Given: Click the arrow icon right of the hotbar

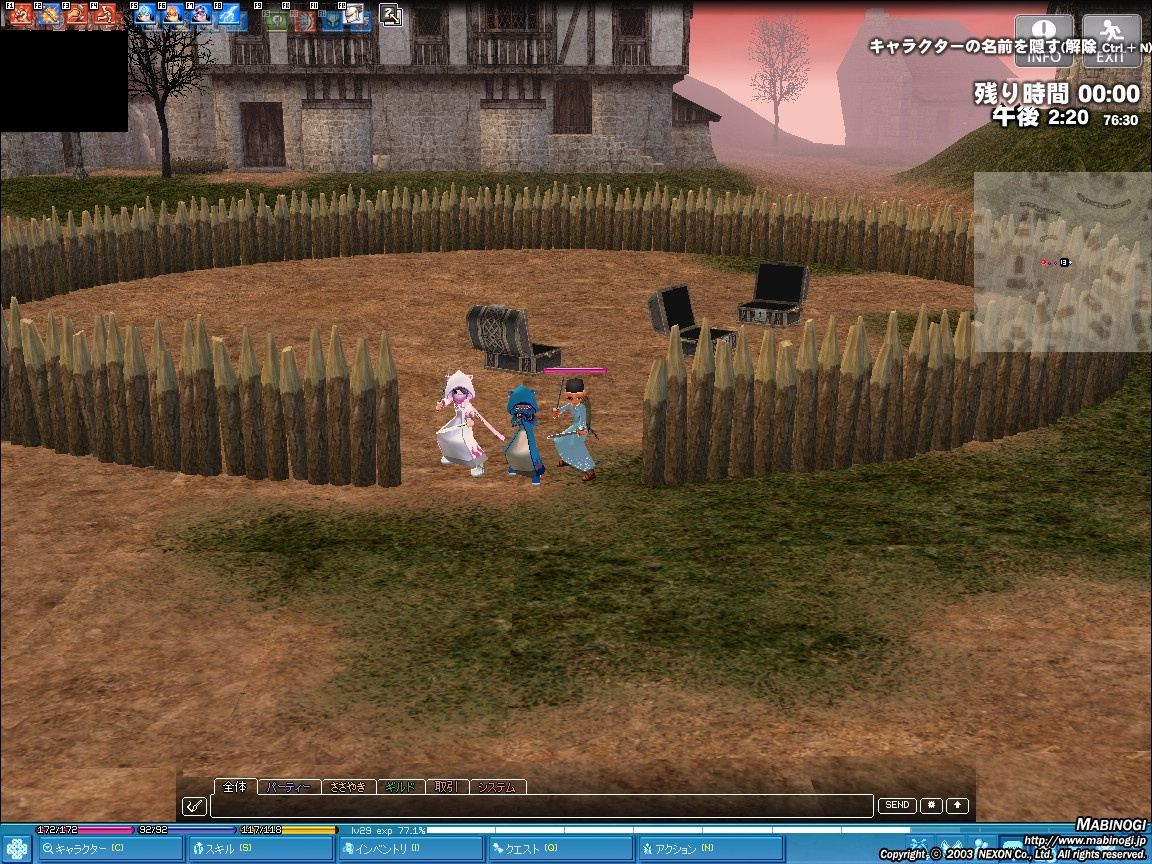Looking at the screenshot, I should tap(391, 15).
